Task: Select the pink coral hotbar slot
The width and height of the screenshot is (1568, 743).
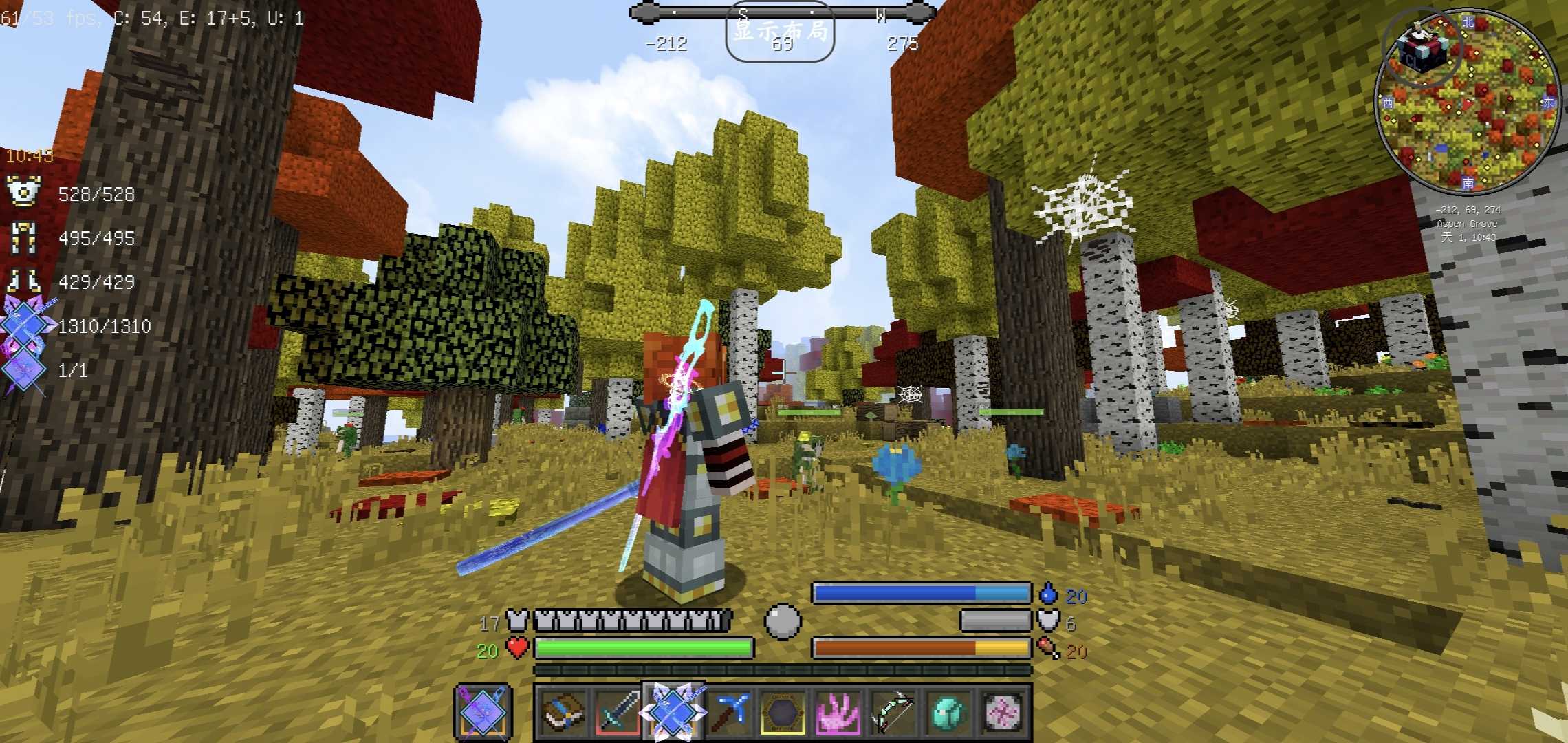Action: click(x=838, y=712)
